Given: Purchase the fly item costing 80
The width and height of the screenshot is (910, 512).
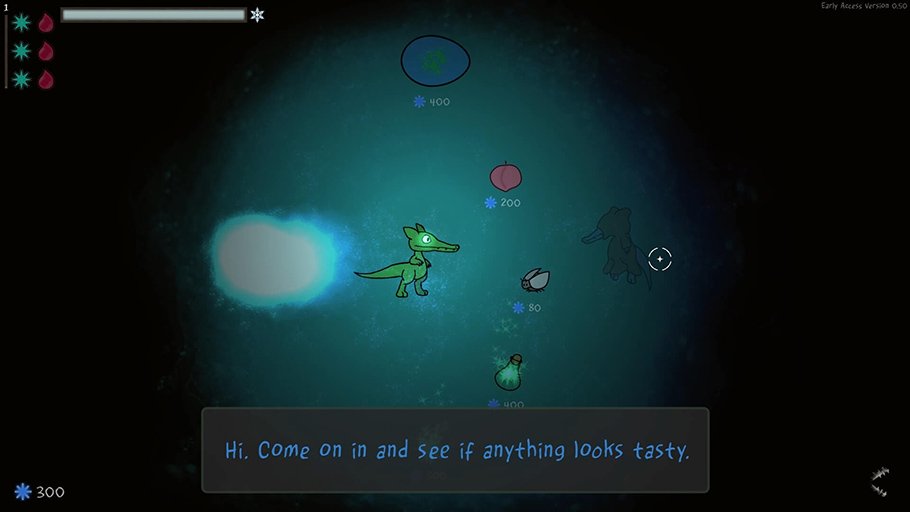Looking at the screenshot, I should [x=535, y=280].
